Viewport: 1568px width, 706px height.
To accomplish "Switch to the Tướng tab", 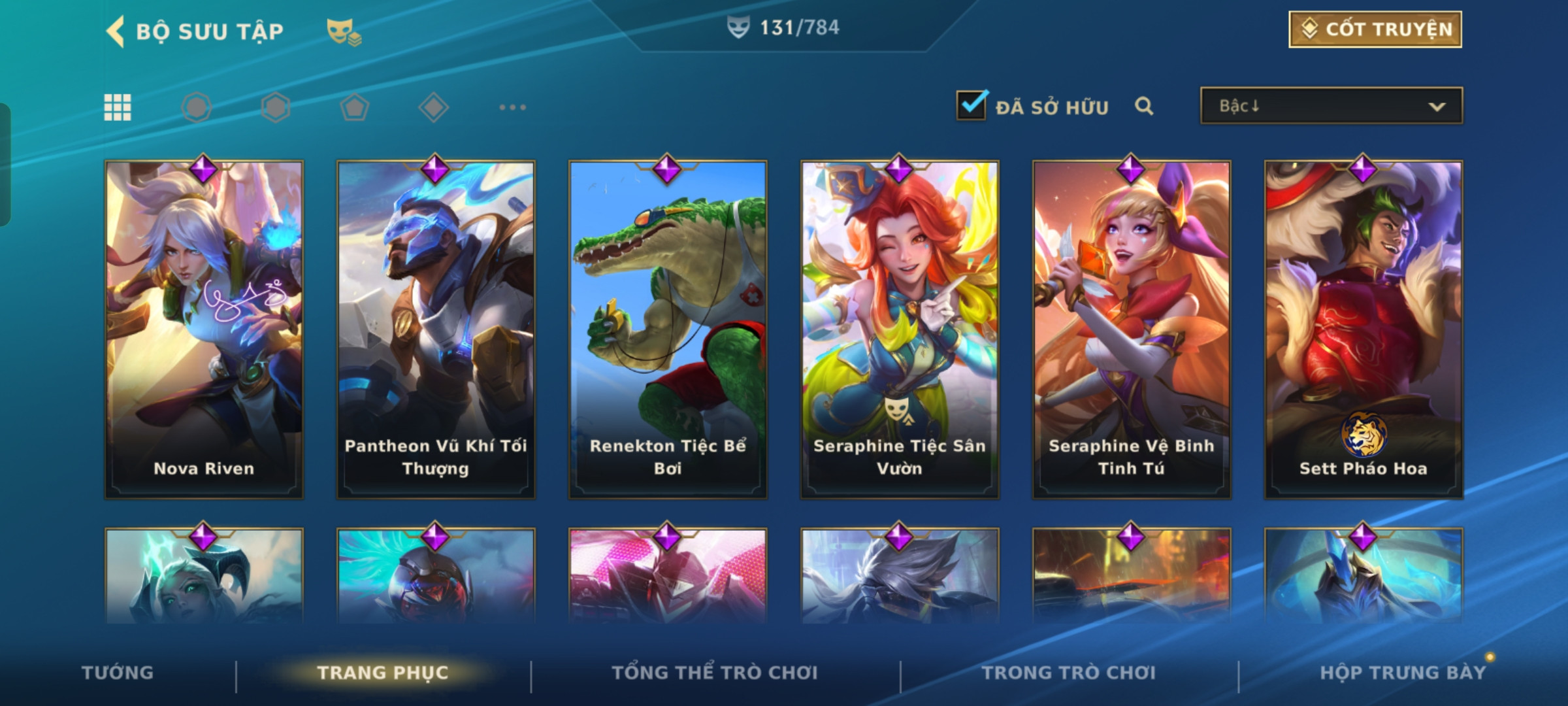I will coord(118,673).
